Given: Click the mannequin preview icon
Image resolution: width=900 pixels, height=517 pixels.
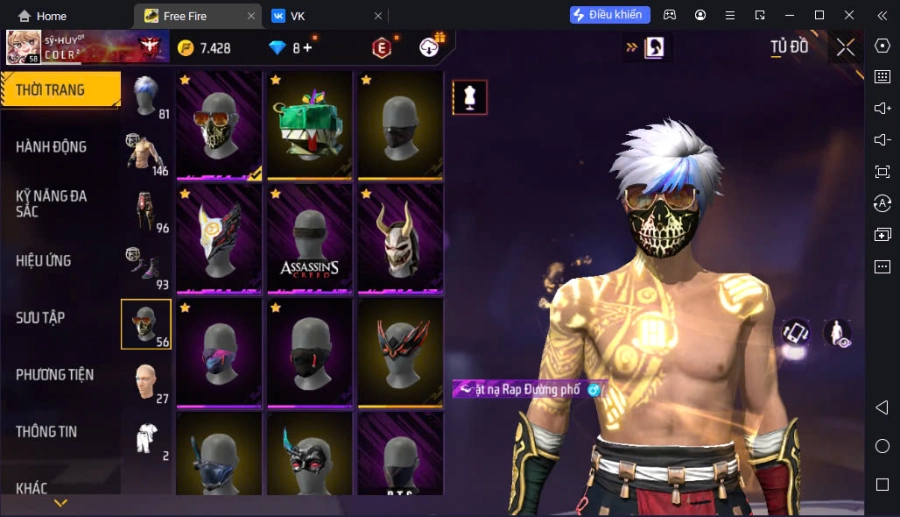Looking at the screenshot, I should 470,97.
